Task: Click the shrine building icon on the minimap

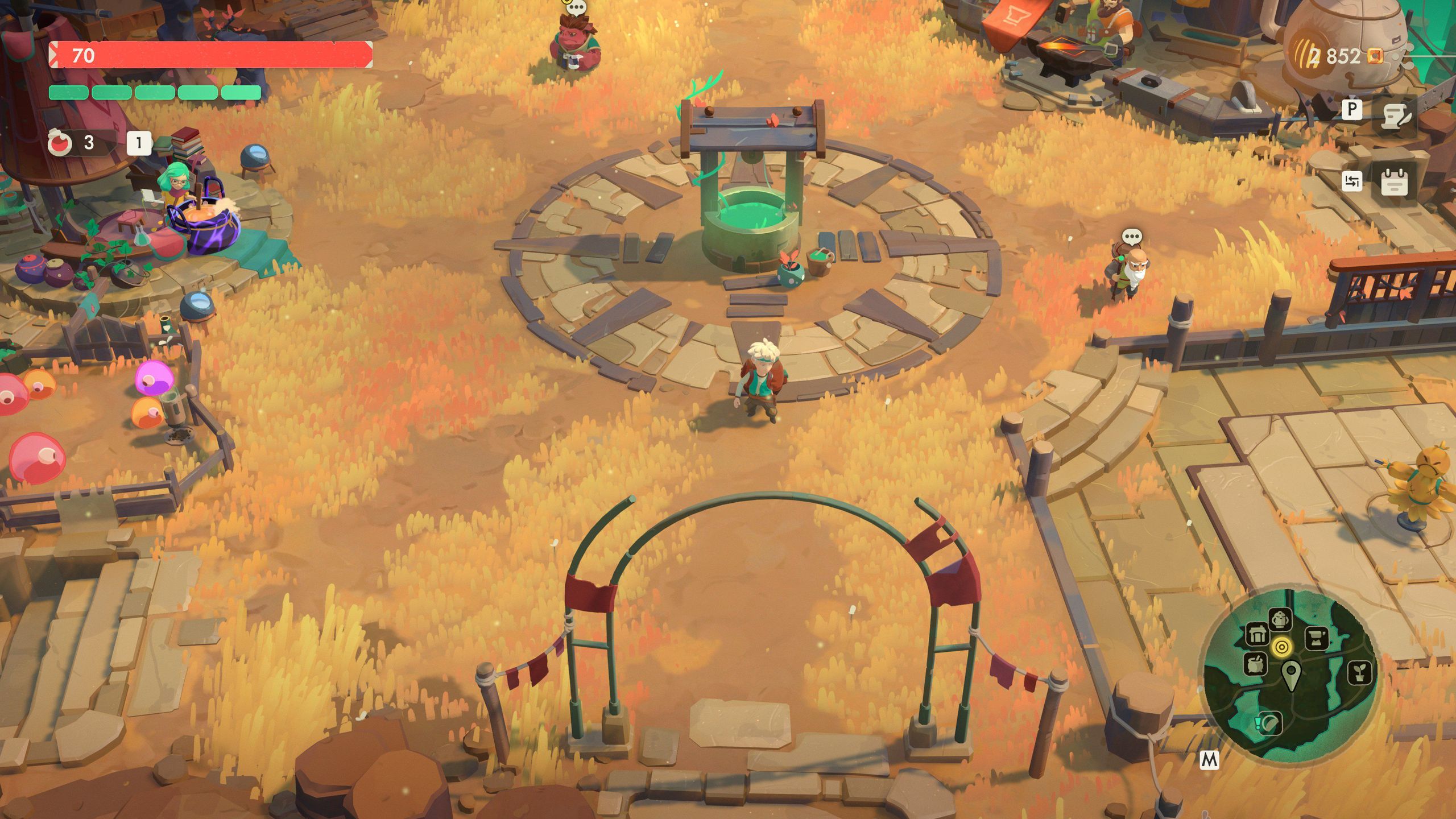Action: 1258,634
